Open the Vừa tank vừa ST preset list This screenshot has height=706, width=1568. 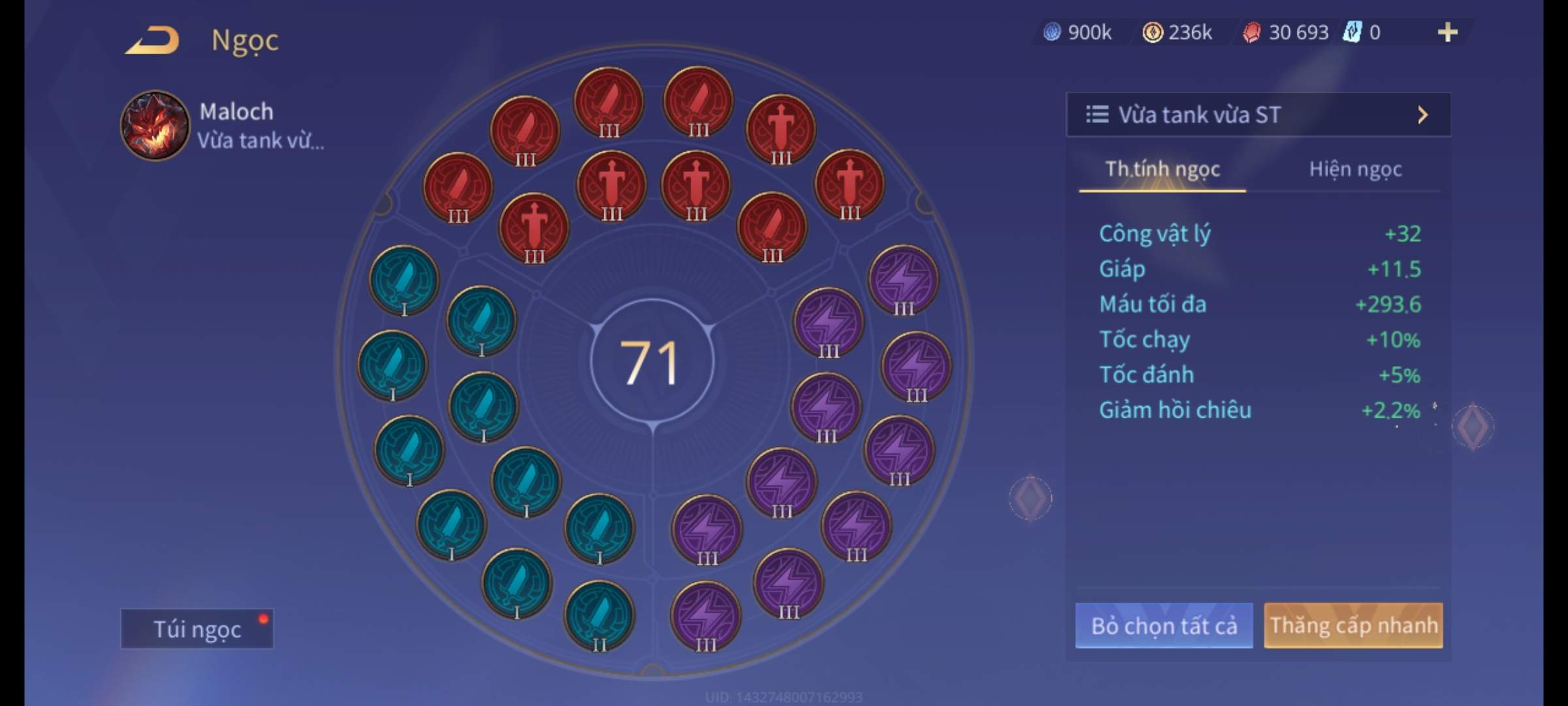[1258, 115]
